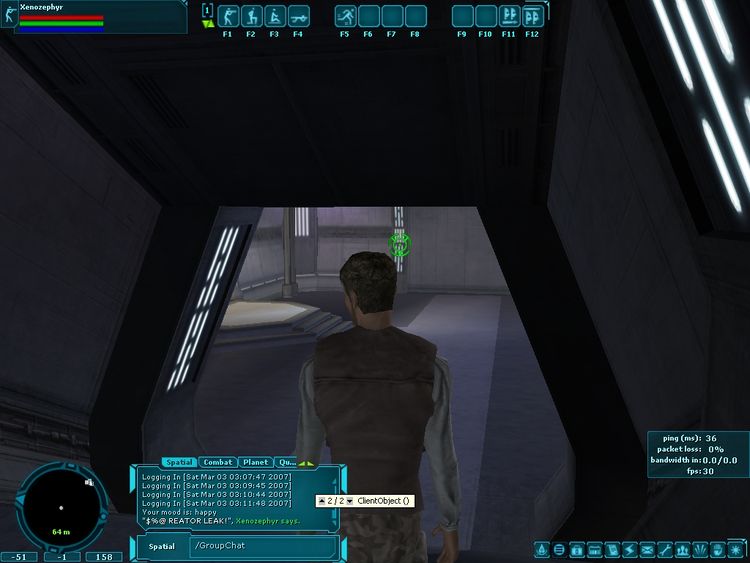
Task: Trigger the running figure ability on F5
Action: pyautogui.click(x=345, y=16)
